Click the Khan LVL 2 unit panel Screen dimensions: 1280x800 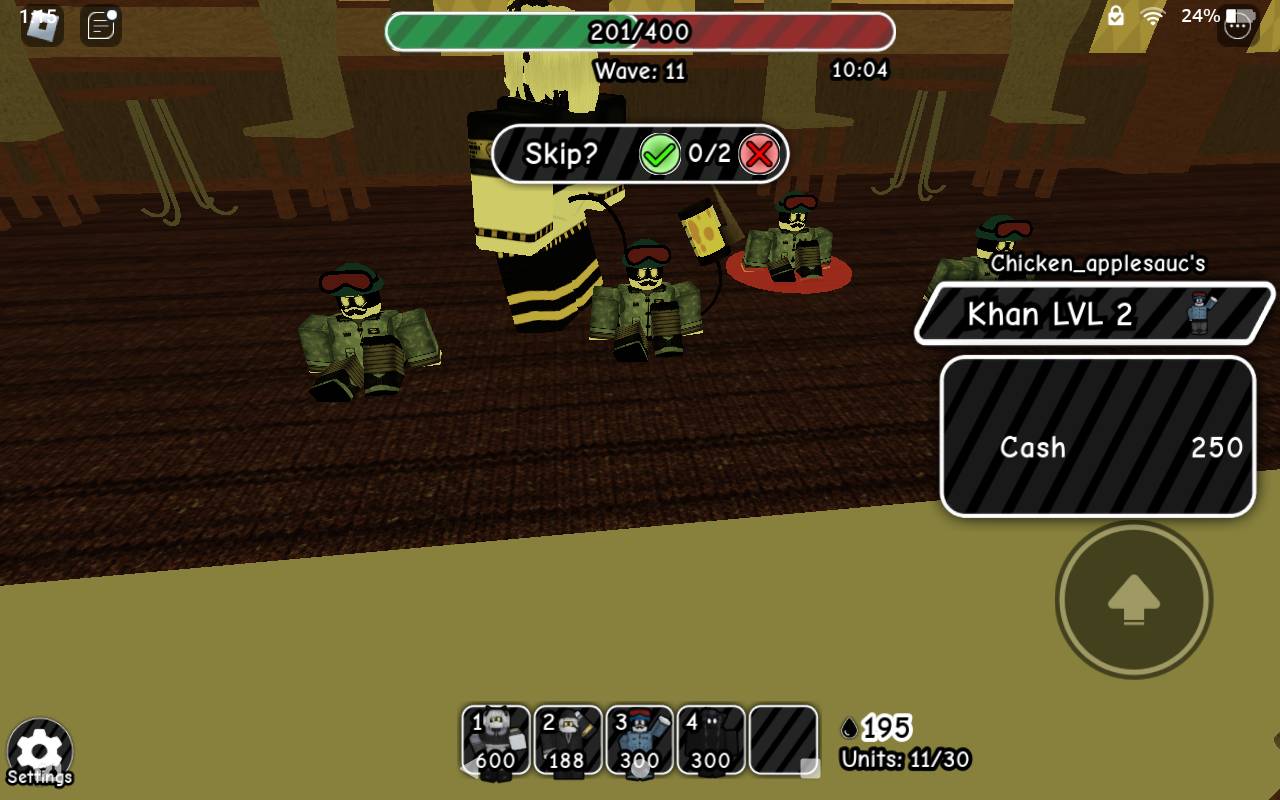(1094, 314)
